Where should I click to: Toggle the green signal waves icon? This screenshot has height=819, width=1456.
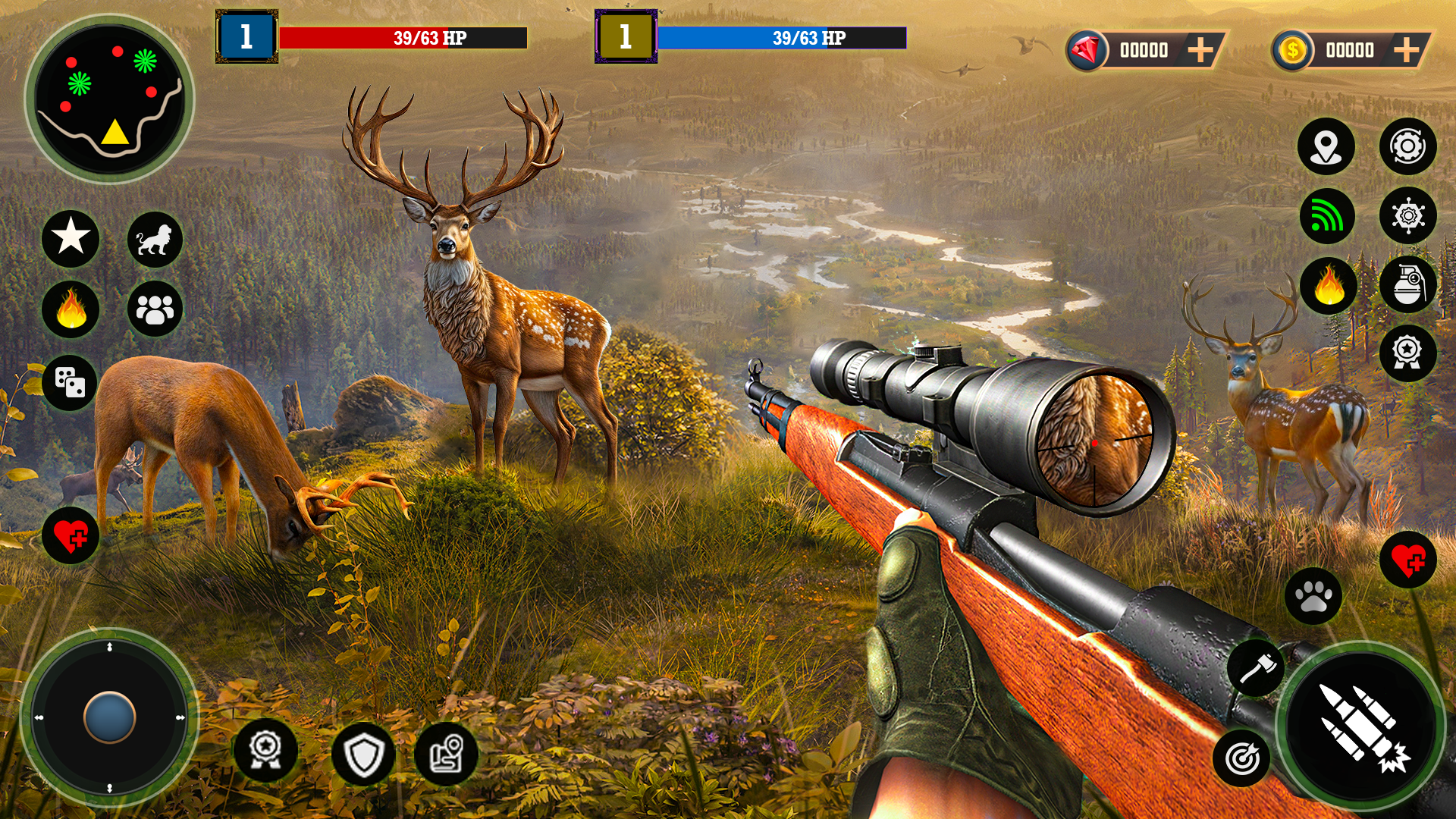[1327, 217]
